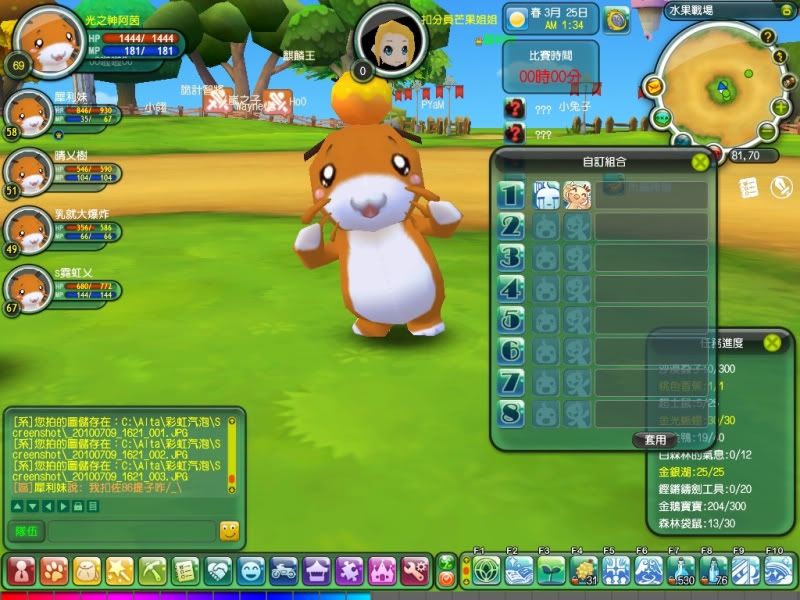Viewport: 800px width, 600px height.
Task: Use the F8 potion hotbar slot with 76
Action: click(x=714, y=571)
